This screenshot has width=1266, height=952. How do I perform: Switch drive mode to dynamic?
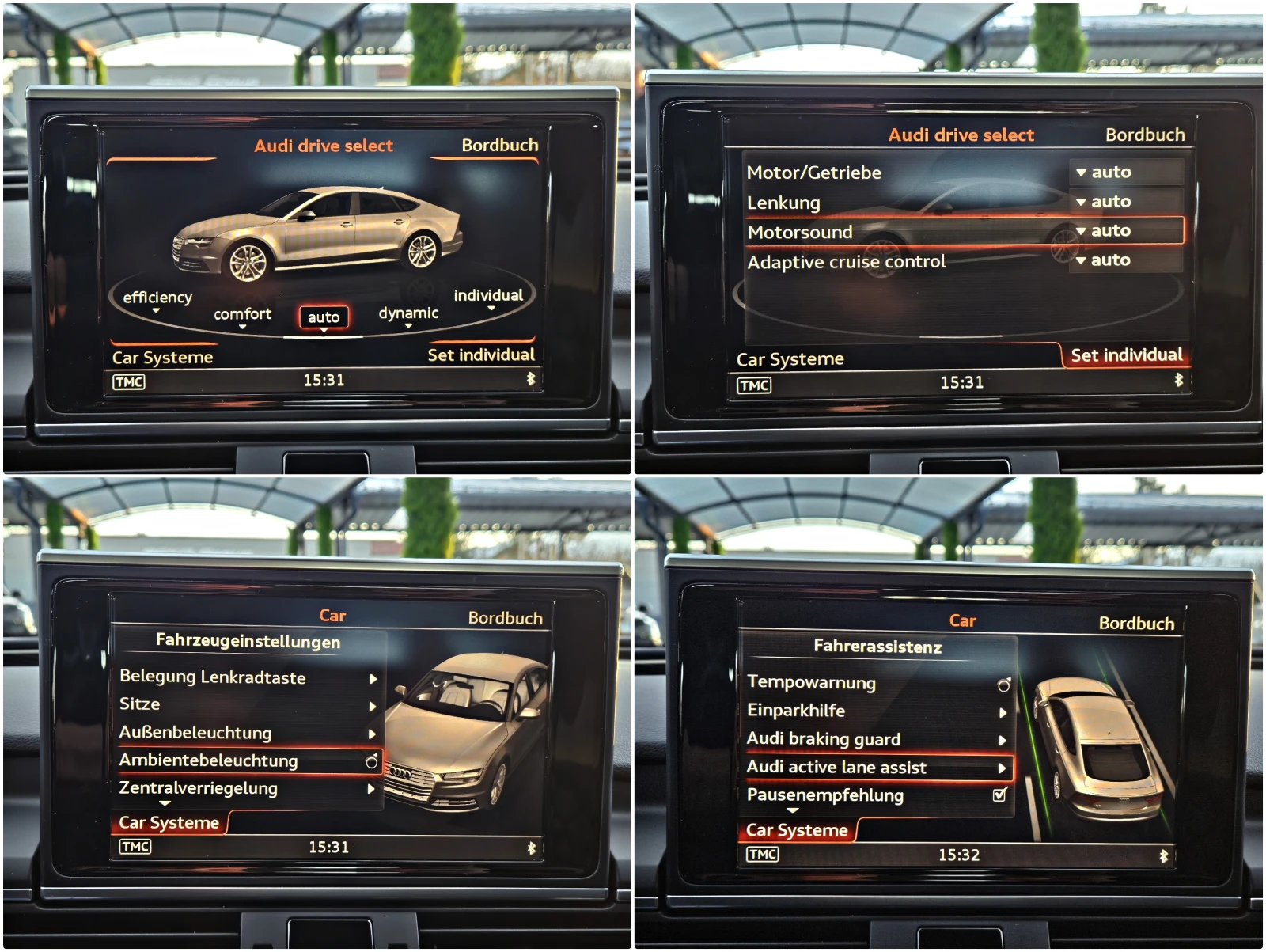coord(407,313)
